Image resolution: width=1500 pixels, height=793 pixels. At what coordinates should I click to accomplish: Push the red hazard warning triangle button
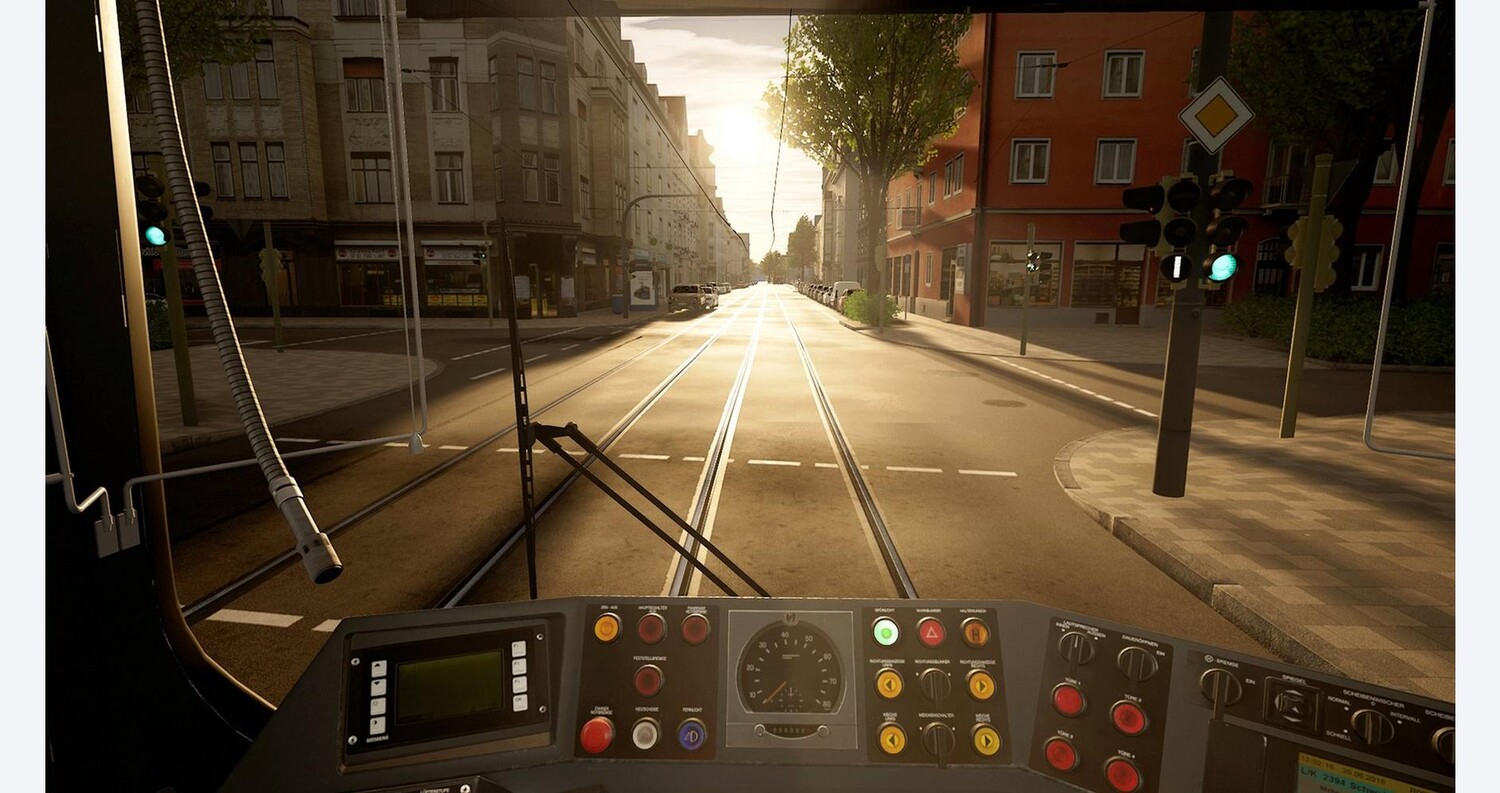pos(931,631)
